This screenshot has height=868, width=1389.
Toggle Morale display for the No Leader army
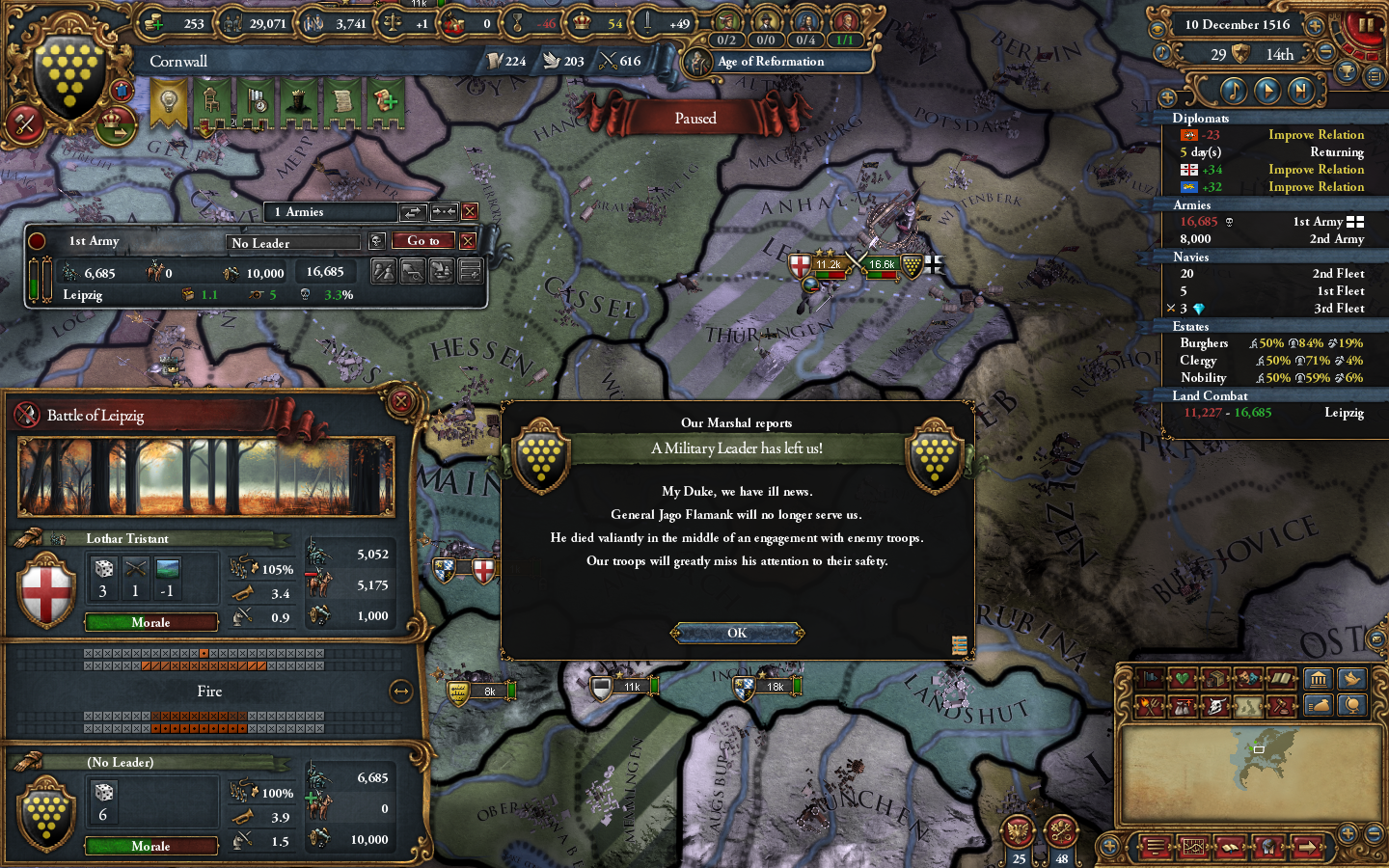click(x=150, y=846)
